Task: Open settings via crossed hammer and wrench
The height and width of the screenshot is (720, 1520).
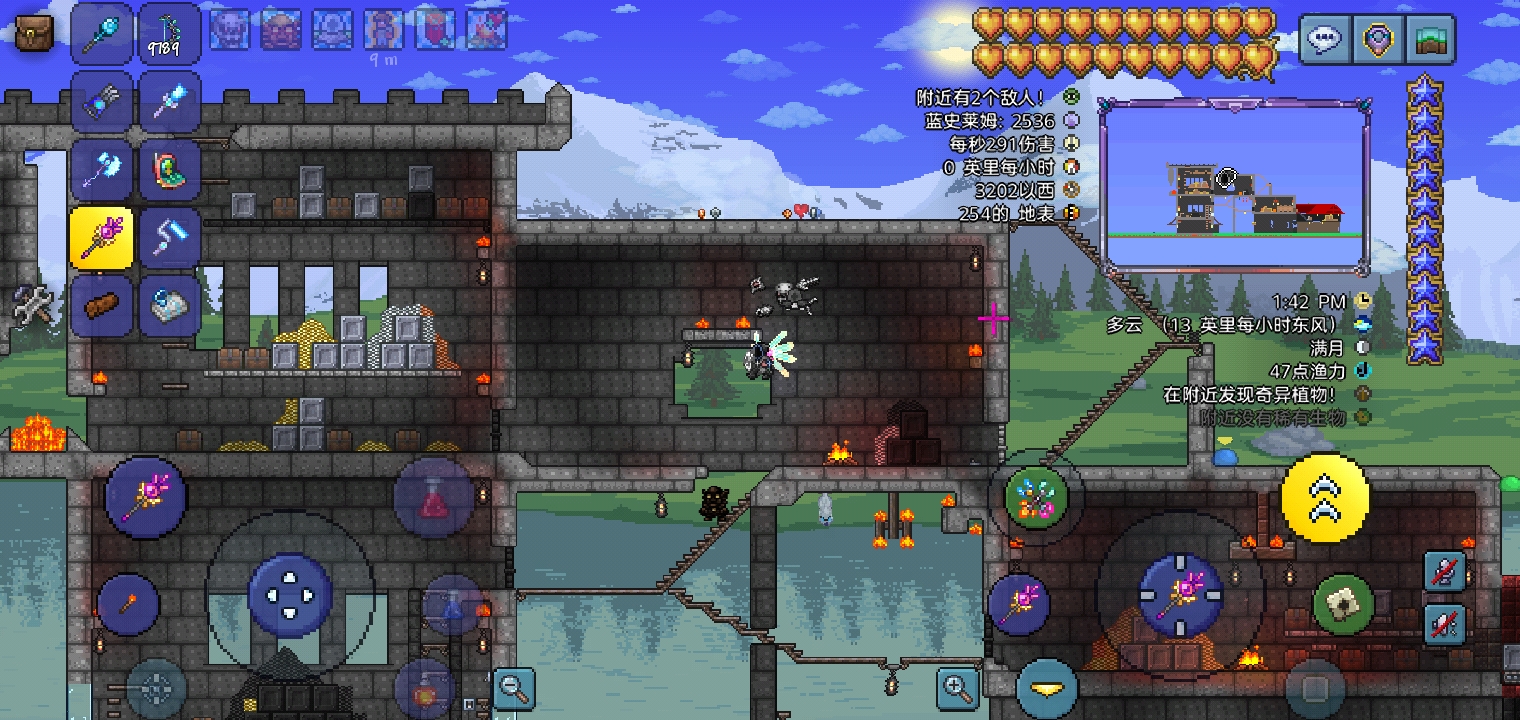Action: 31,304
